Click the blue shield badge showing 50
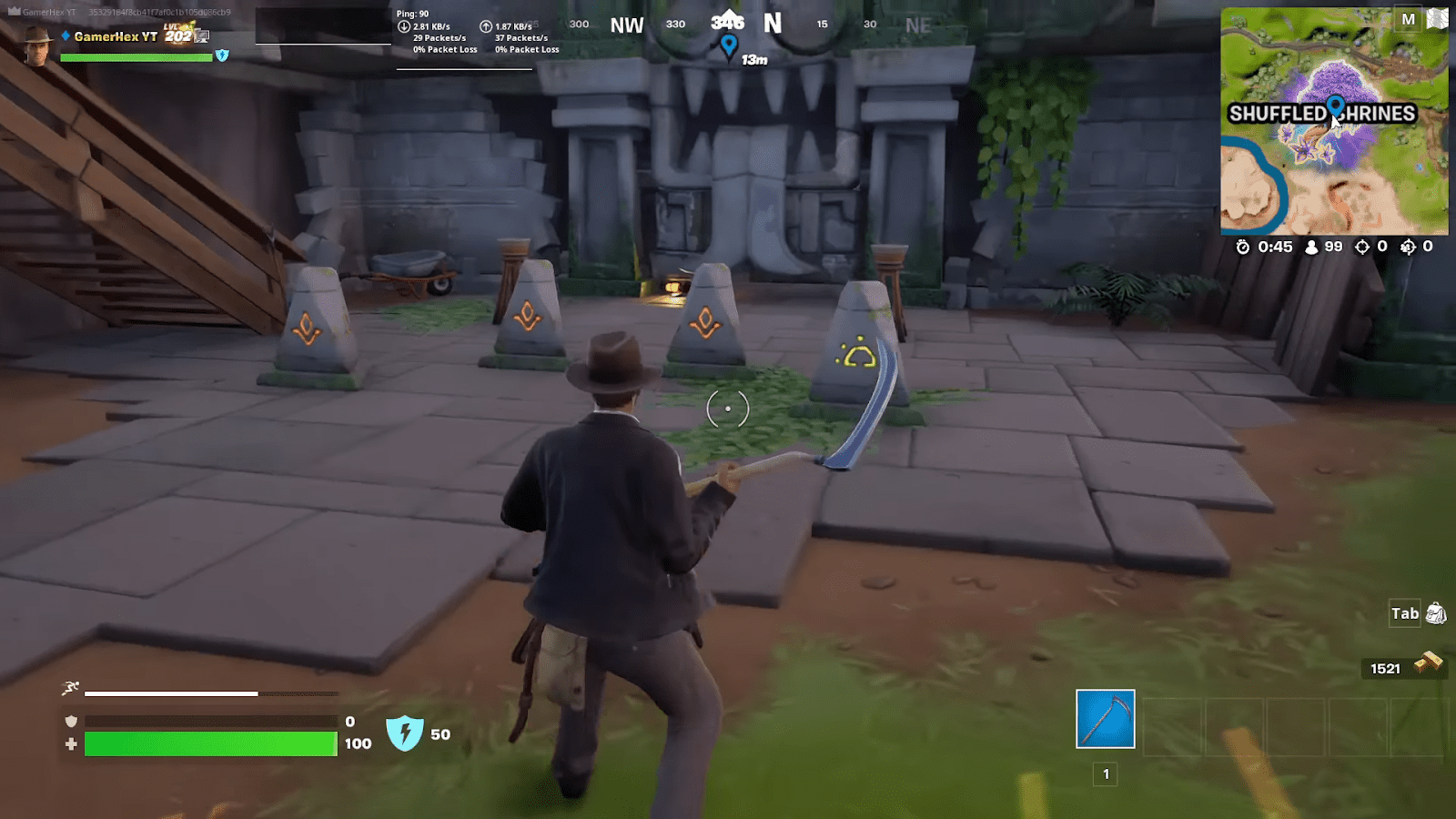The height and width of the screenshot is (819, 1456). 407,733
